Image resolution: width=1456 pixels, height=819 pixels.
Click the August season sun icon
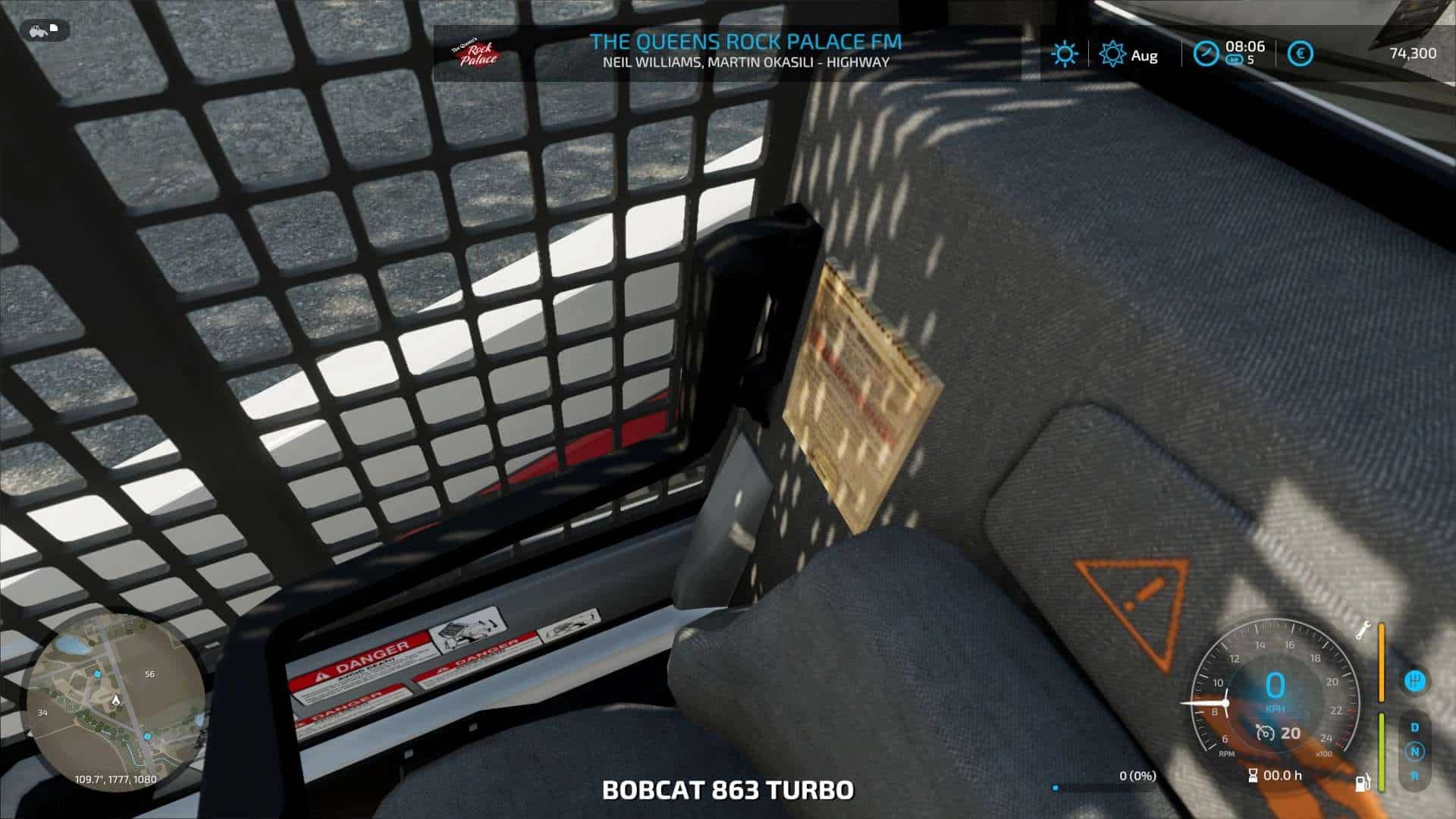click(x=1112, y=54)
